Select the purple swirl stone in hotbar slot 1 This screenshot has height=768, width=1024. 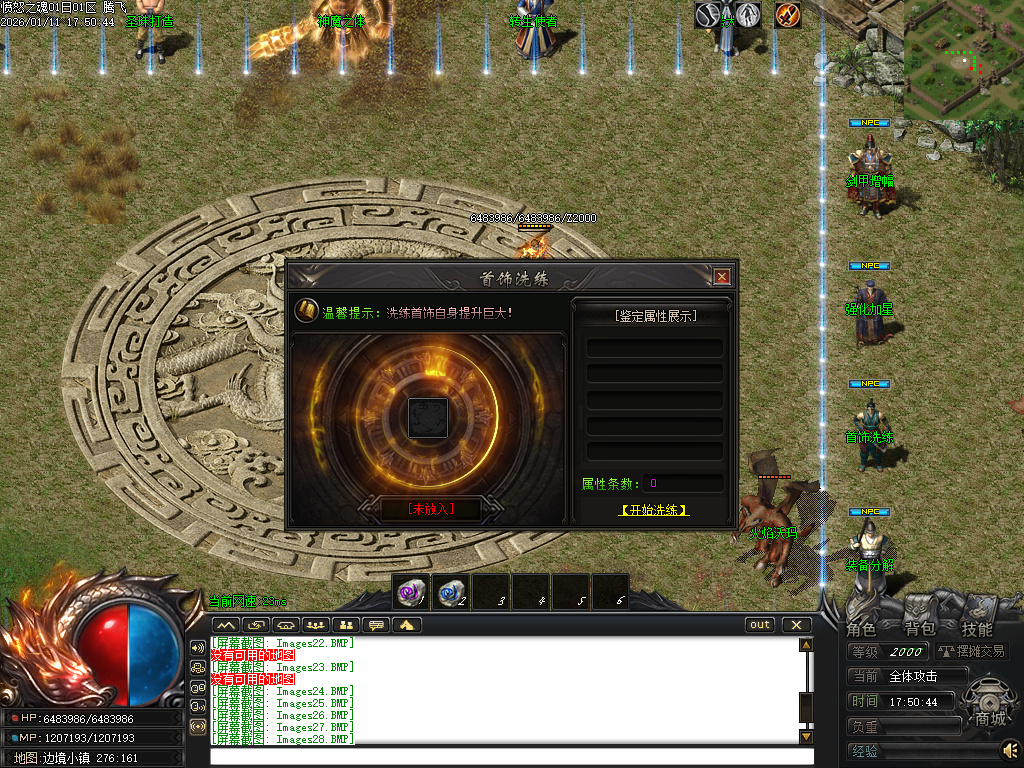pos(411,592)
